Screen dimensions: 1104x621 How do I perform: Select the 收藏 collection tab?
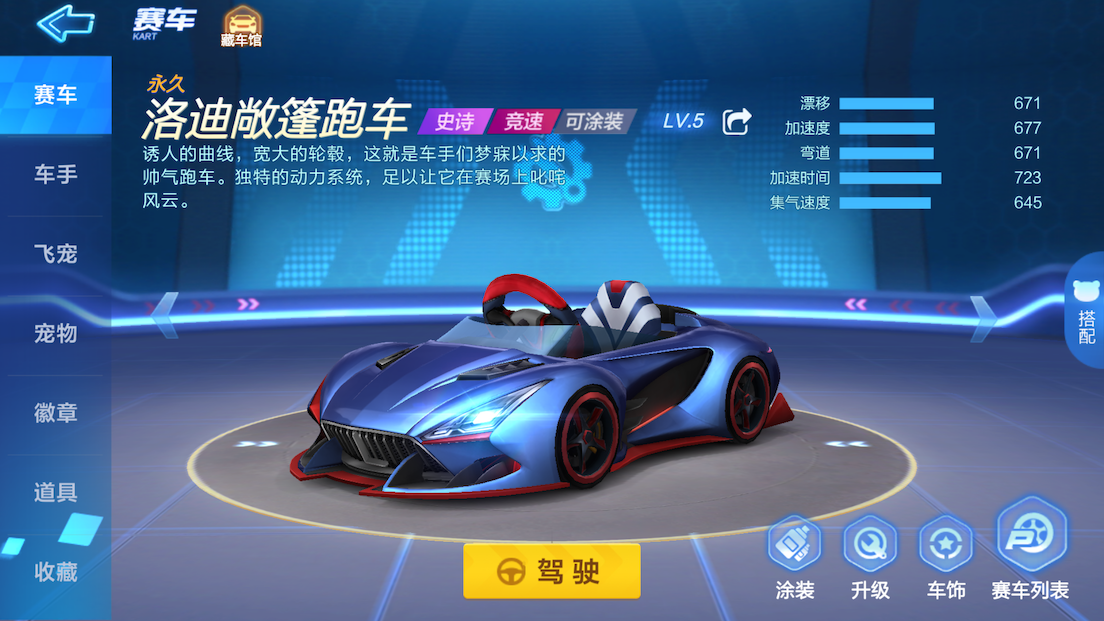click(x=56, y=572)
